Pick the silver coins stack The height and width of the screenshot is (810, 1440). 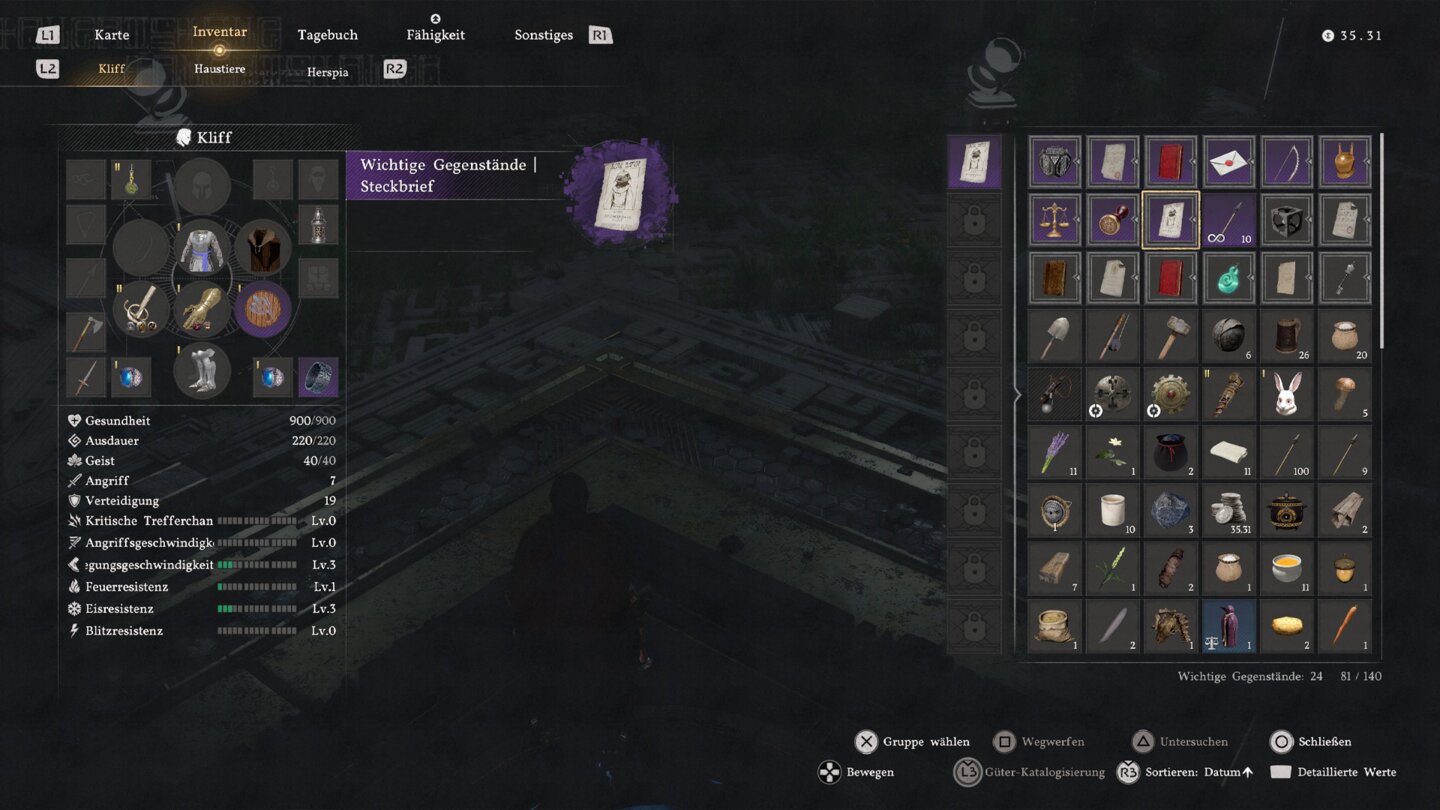pyautogui.click(x=1229, y=510)
